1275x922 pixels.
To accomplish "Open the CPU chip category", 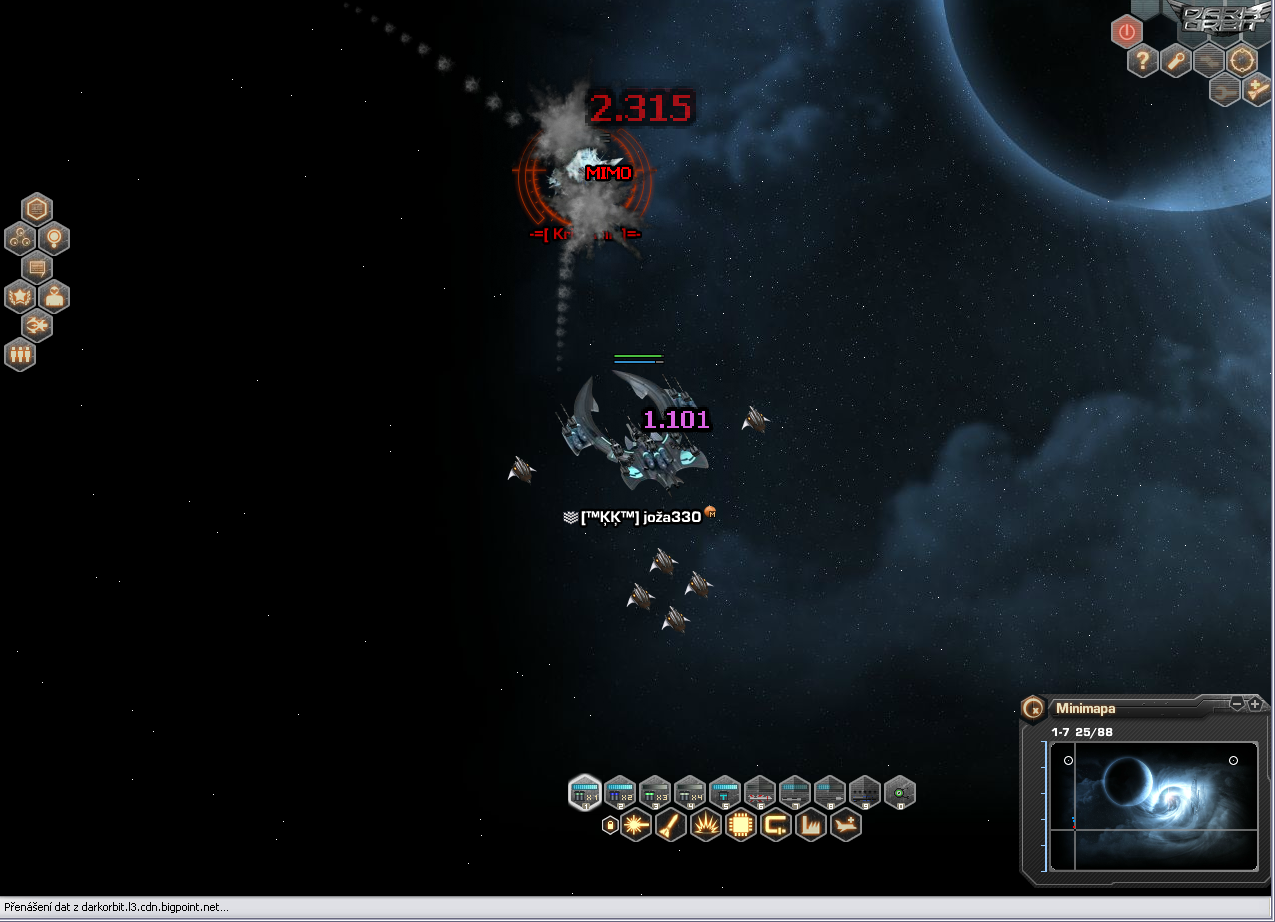I will pos(741,825).
